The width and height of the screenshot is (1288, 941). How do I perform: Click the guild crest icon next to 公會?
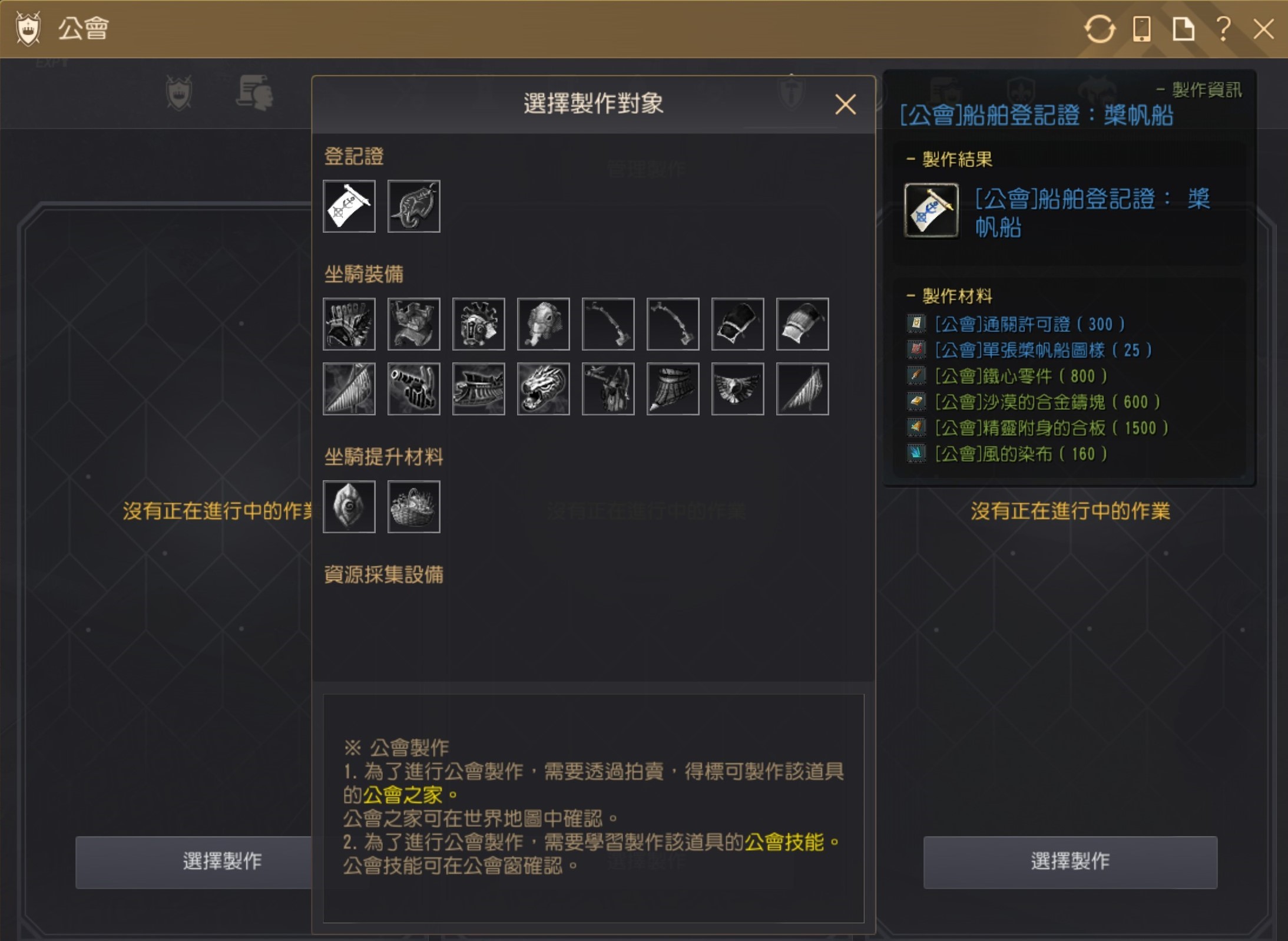pyautogui.click(x=28, y=28)
